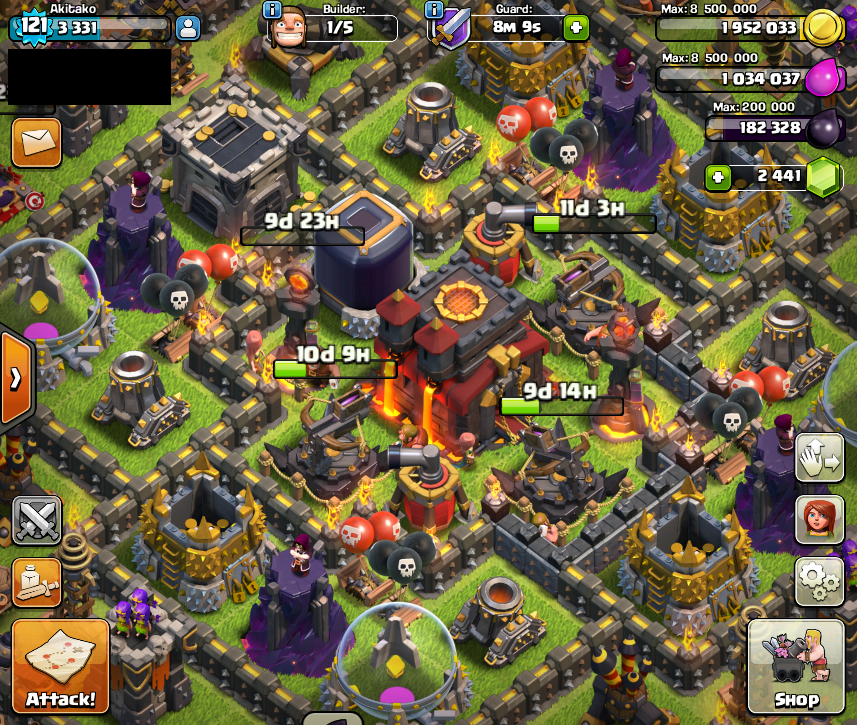
Task: Click the crossed swords button
Action: point(37,520)
